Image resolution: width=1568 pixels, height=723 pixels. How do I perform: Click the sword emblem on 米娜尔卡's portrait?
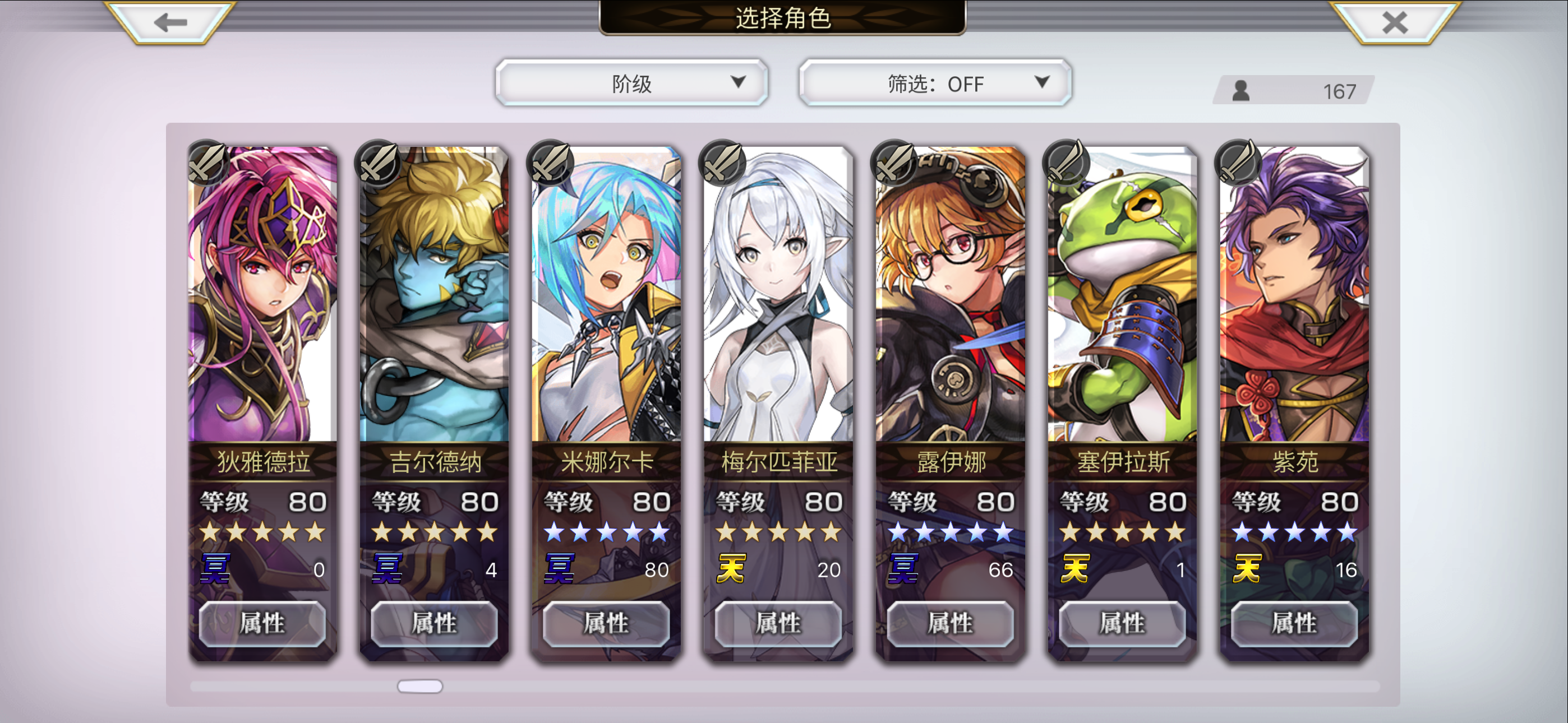(551, 164)
